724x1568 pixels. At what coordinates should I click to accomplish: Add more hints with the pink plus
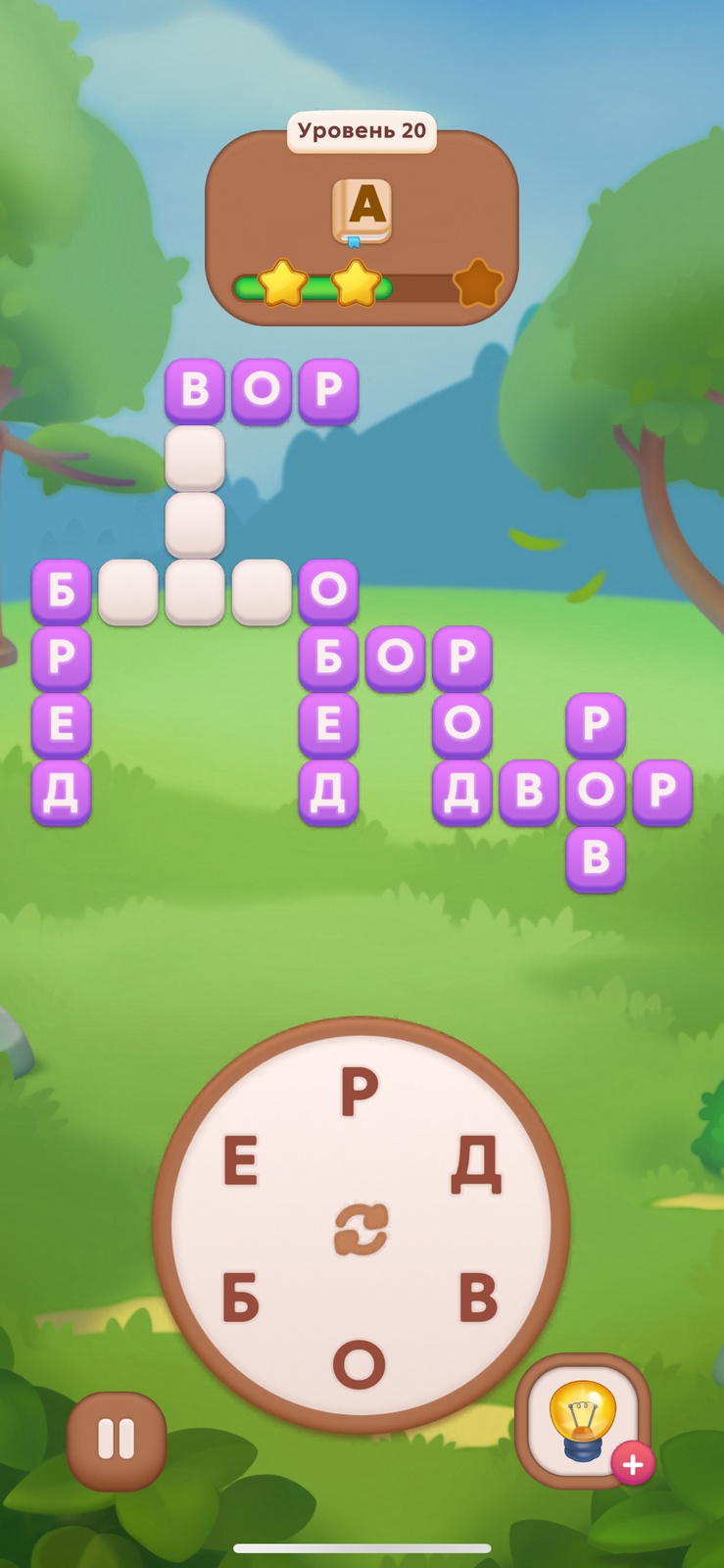click(x=633, y=1464)
